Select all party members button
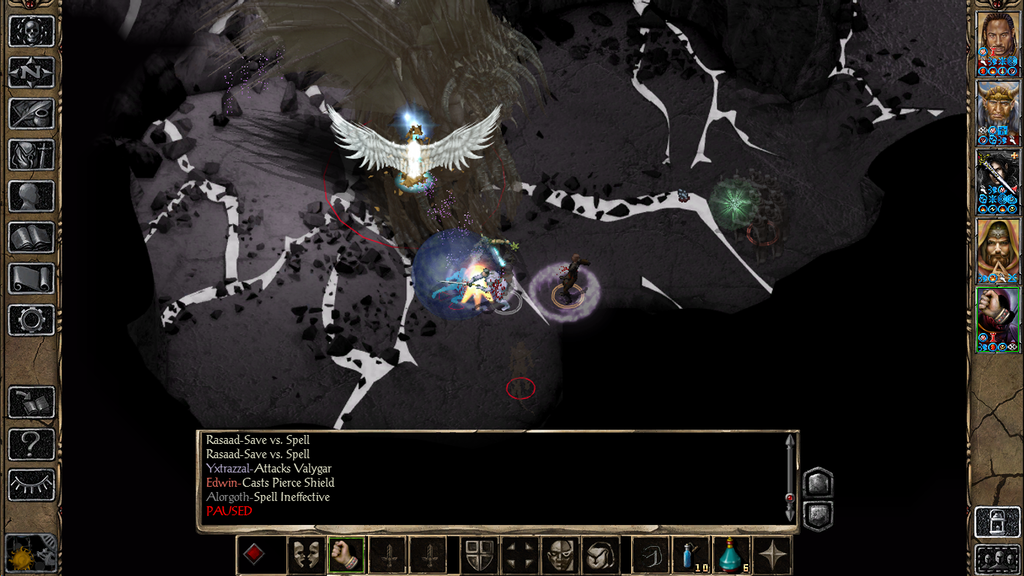The height and width of the screenshot is (576, 1024). coord(997,557)
